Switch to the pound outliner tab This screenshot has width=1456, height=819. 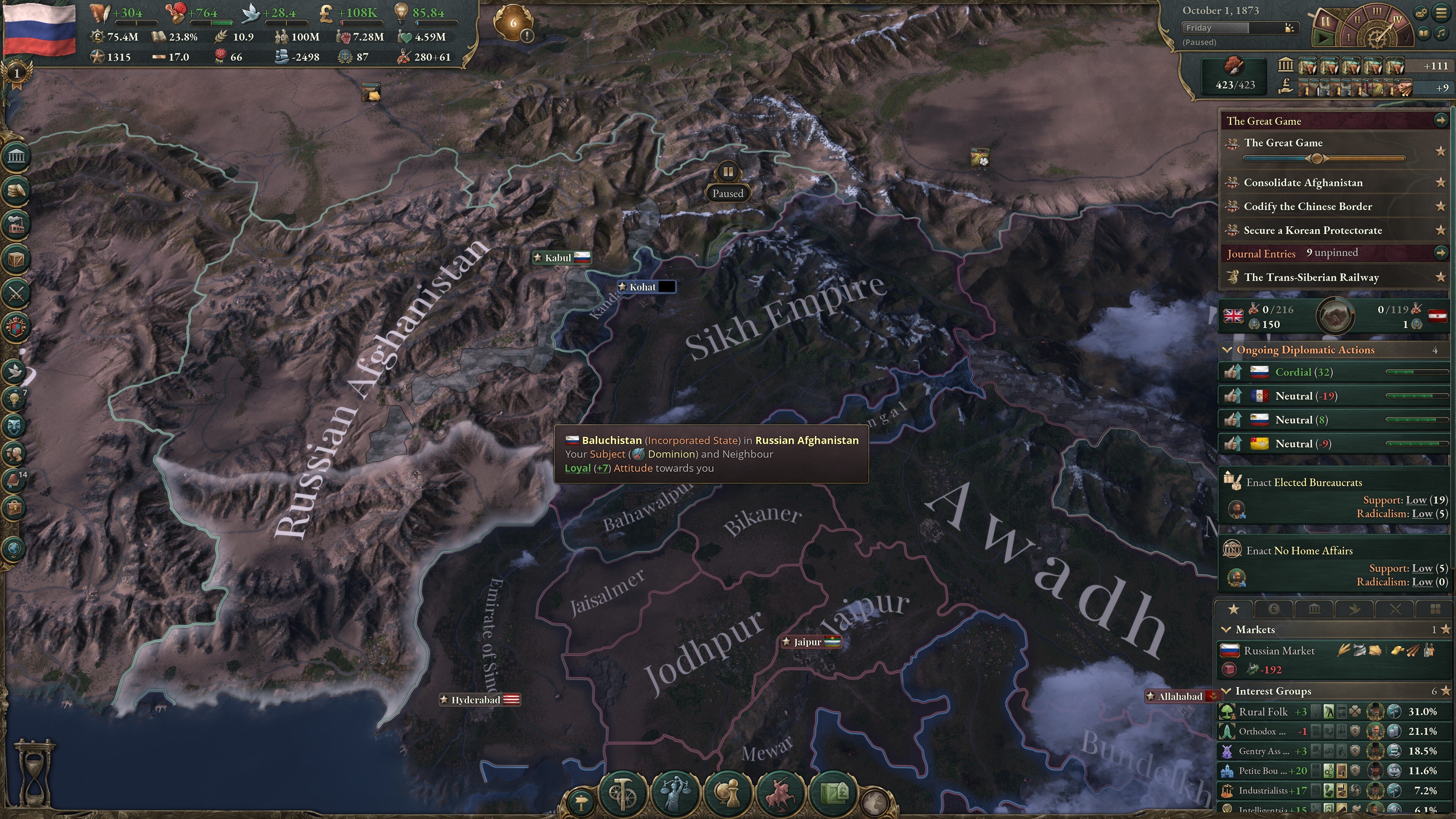coord(1274,609)
